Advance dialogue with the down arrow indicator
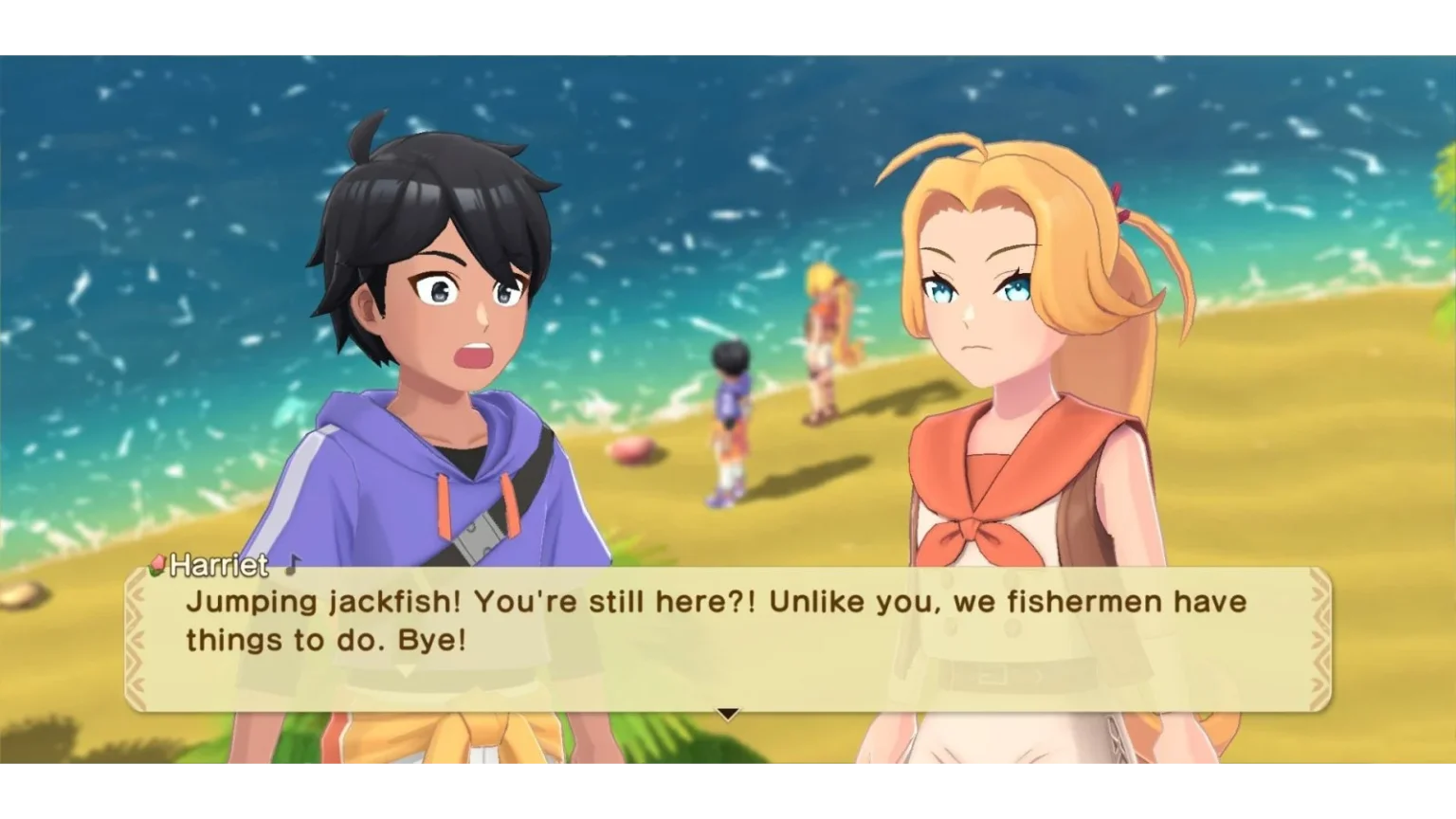This screenshot has width=1456, height=819. coord(727,714)
